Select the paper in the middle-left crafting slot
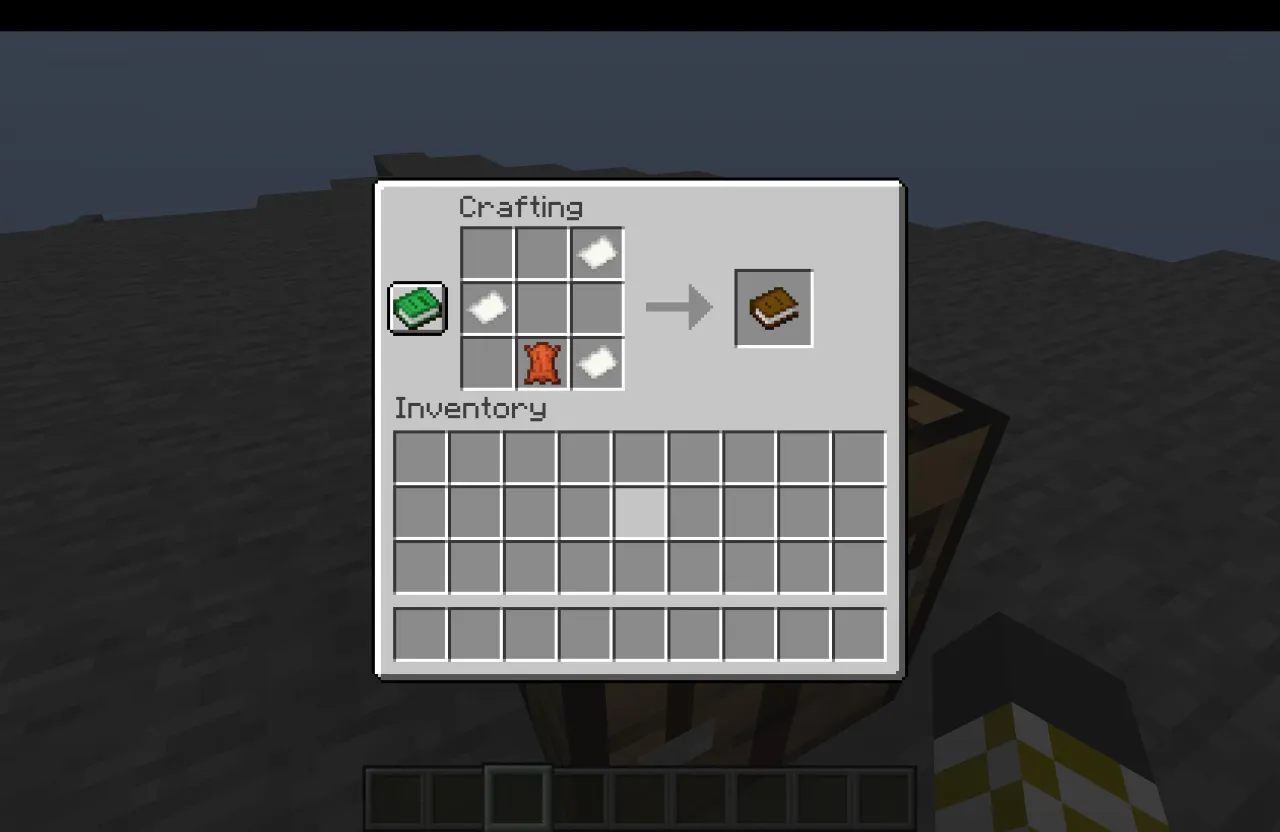This screenshot has width=1280, height=832. coord(486,307)
